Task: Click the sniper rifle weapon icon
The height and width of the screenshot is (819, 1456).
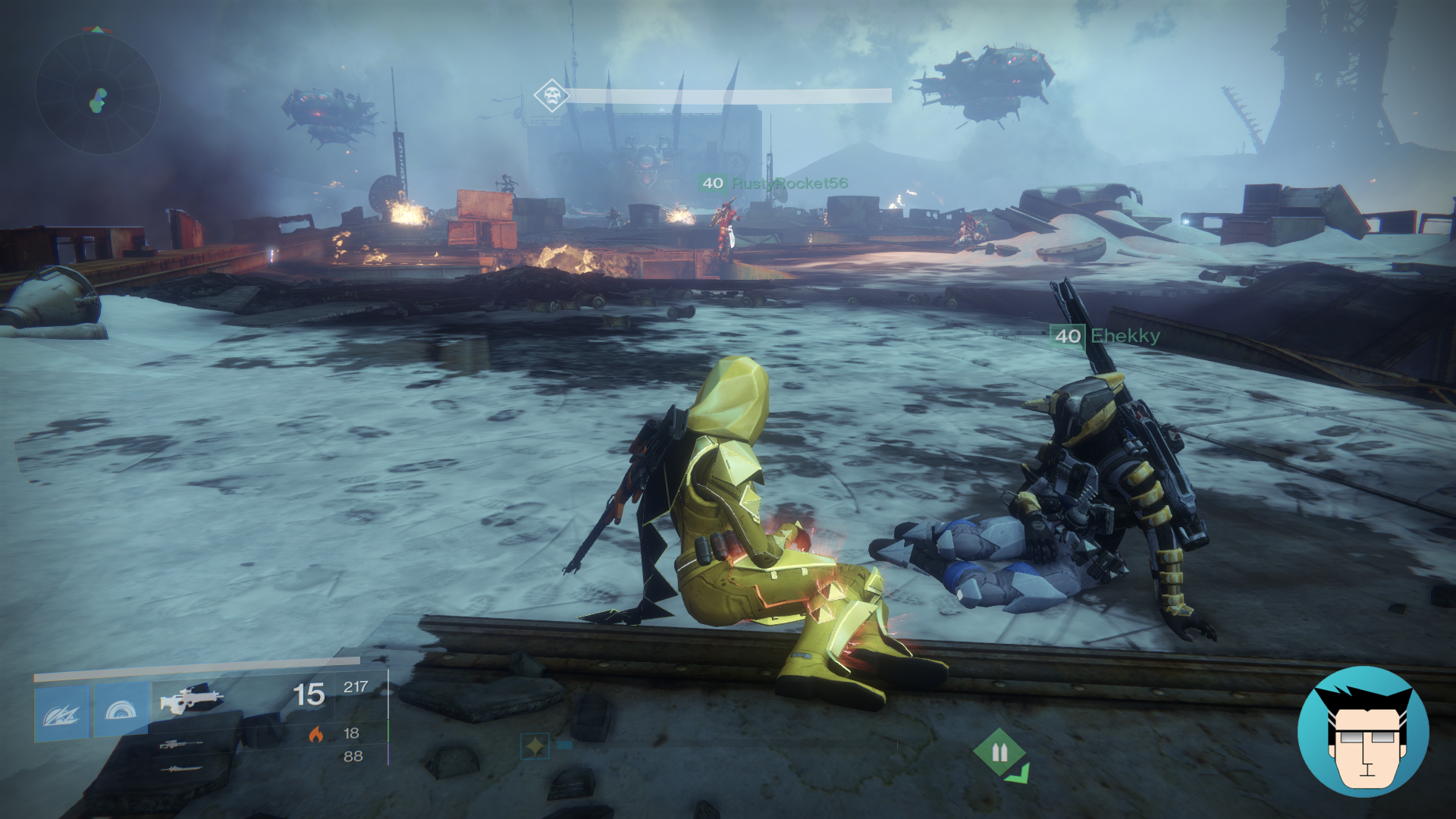Action: coord(182,745)
